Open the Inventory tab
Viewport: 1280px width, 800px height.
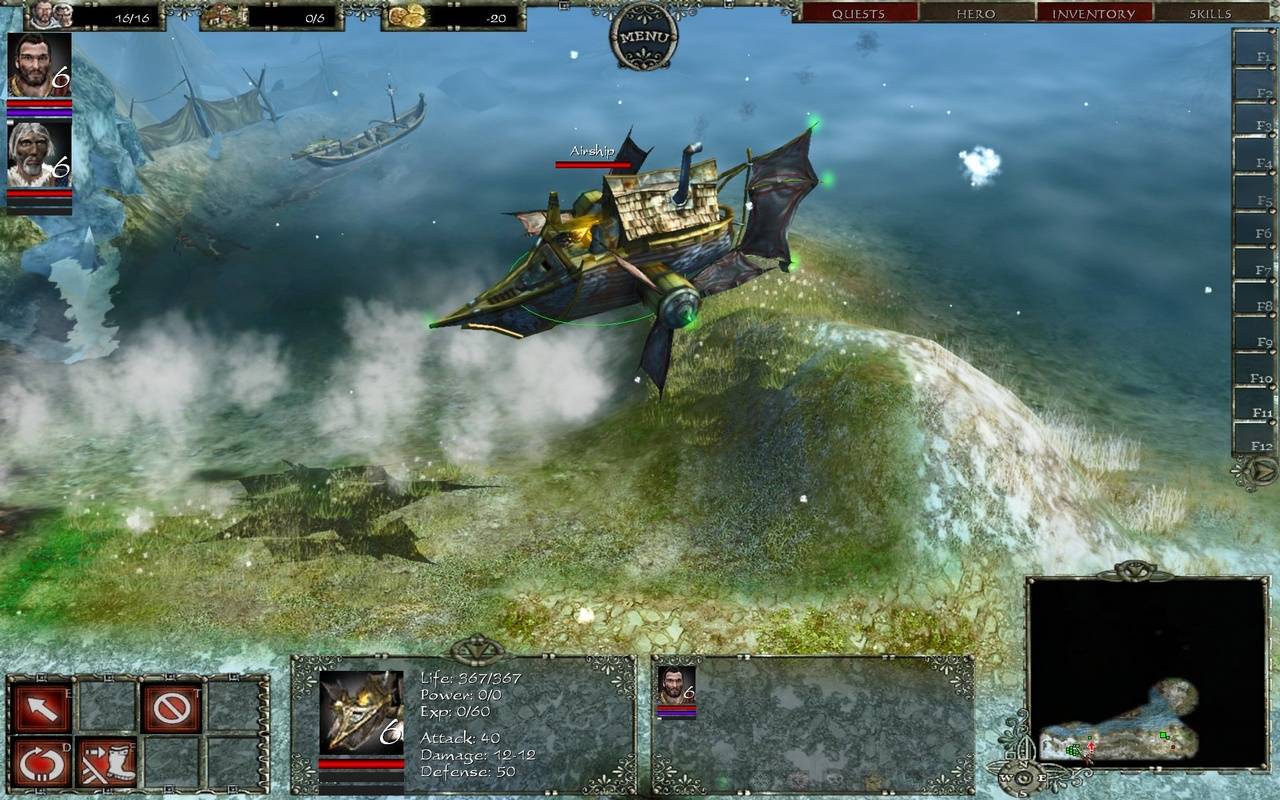click(x=1093, y=13)
